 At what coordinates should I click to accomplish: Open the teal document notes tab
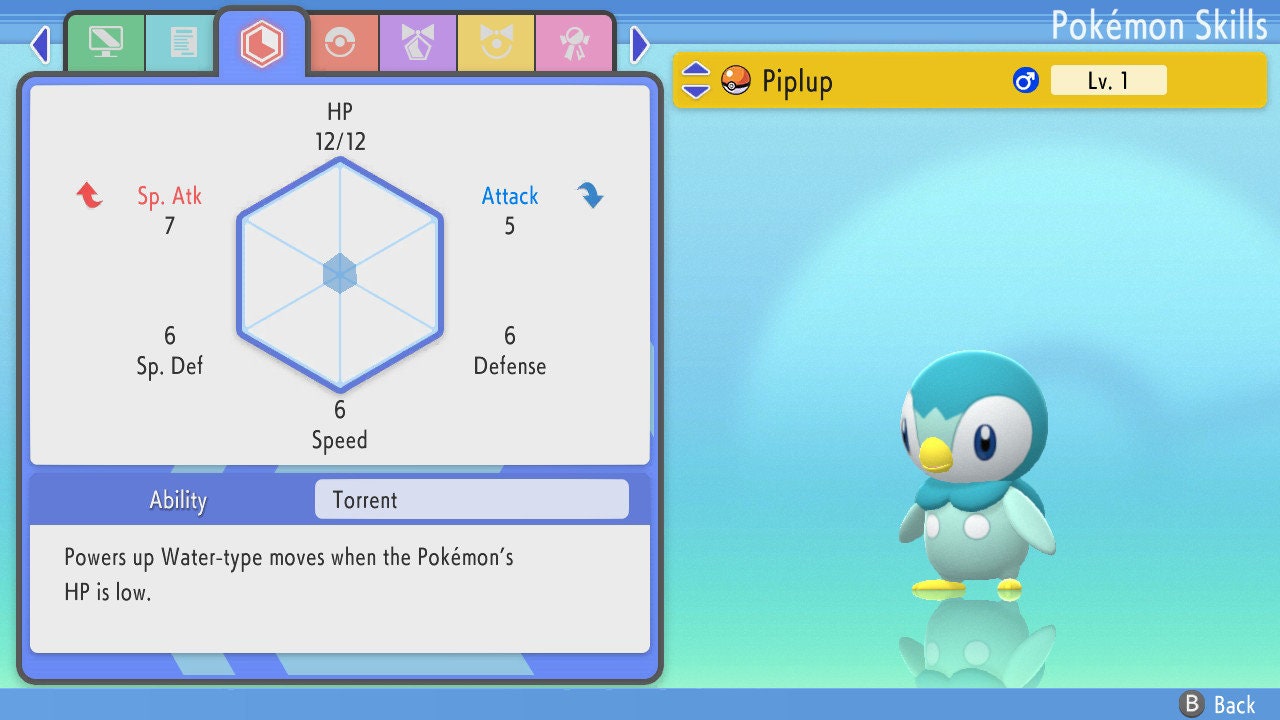[183, 42]
